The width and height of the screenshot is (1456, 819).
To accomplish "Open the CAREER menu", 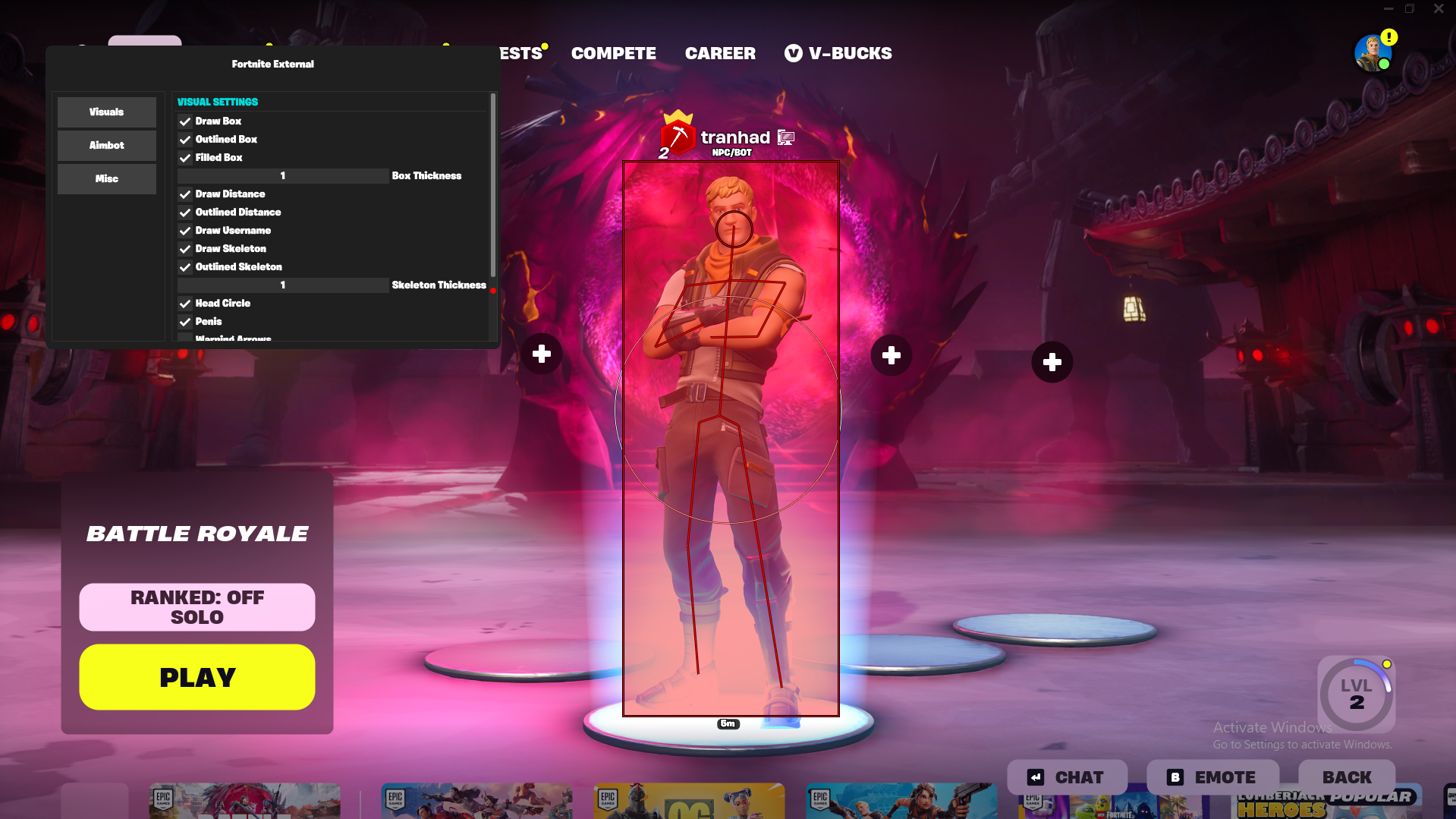I will click(x=719, y=53).
